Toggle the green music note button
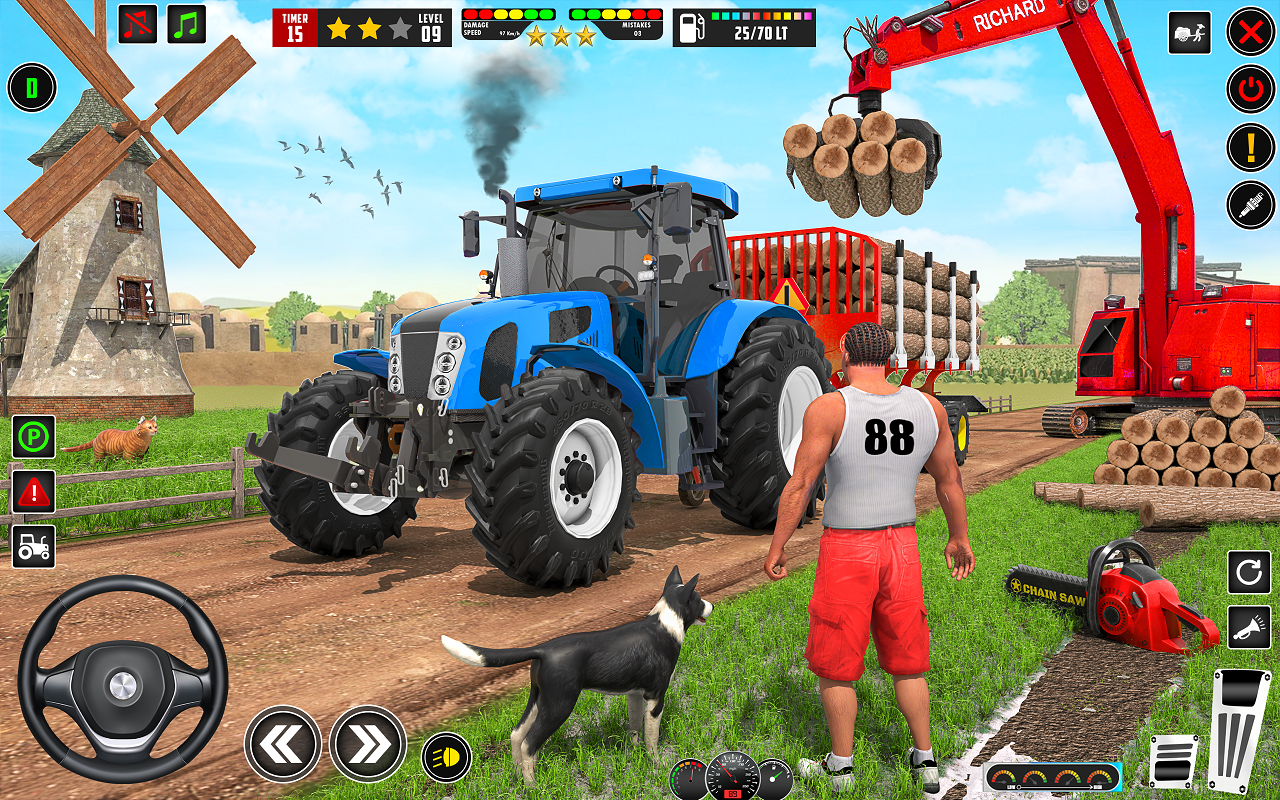 [187, 24]
